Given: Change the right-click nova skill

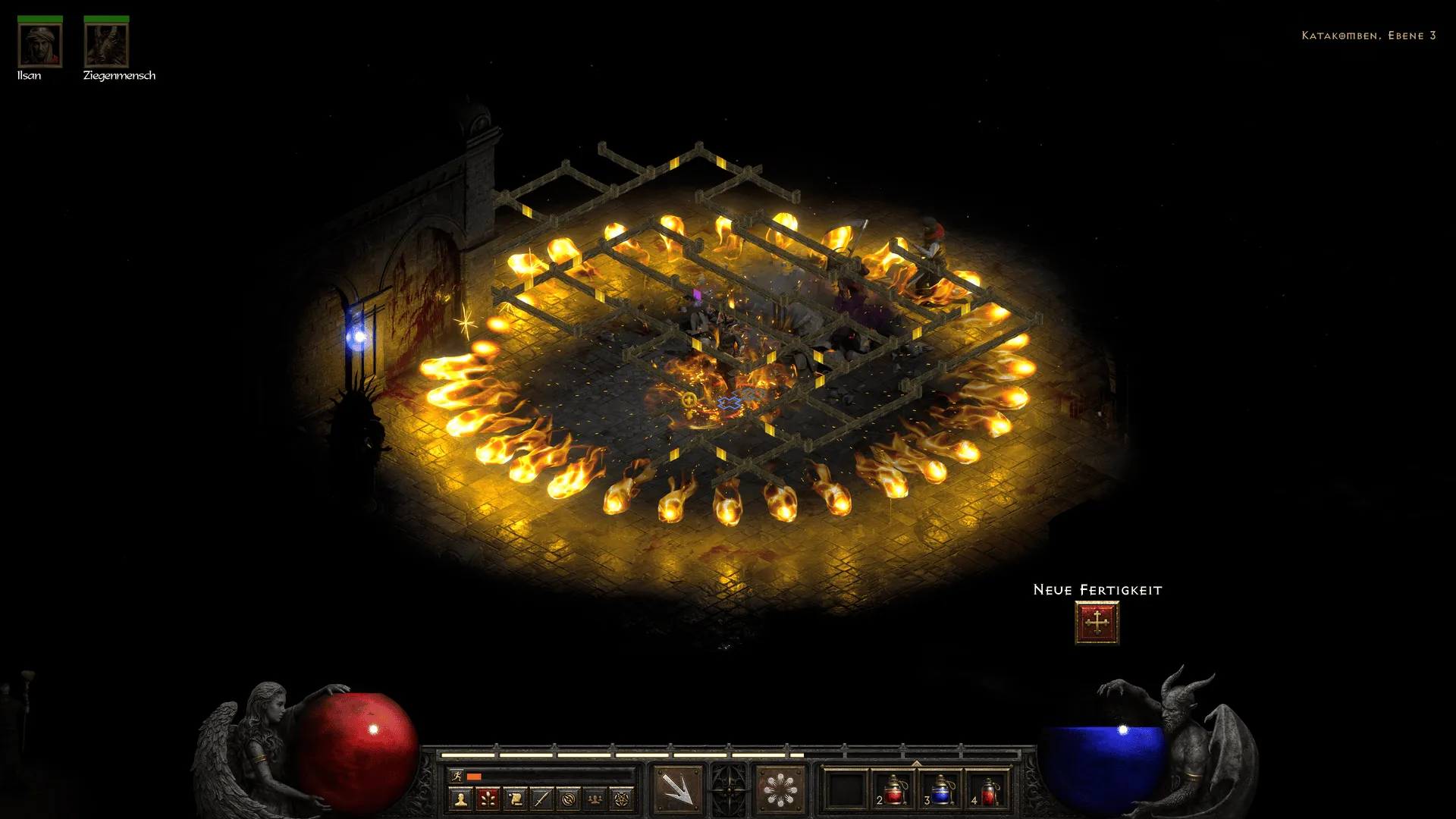Looking at the screenshot, I should 780,789.
